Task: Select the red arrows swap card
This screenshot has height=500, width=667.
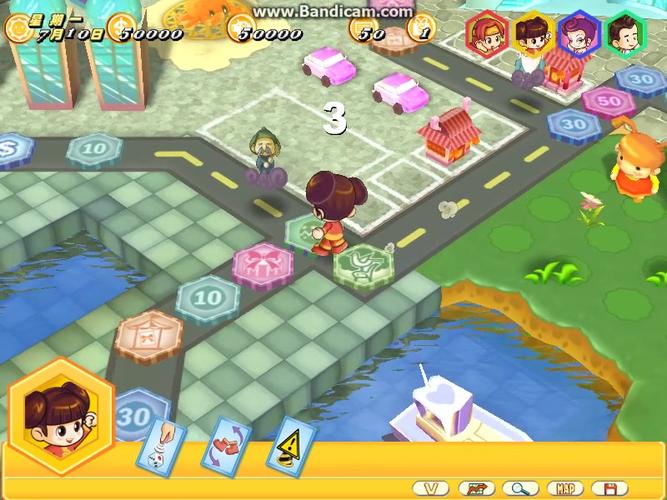Action: 225,446
